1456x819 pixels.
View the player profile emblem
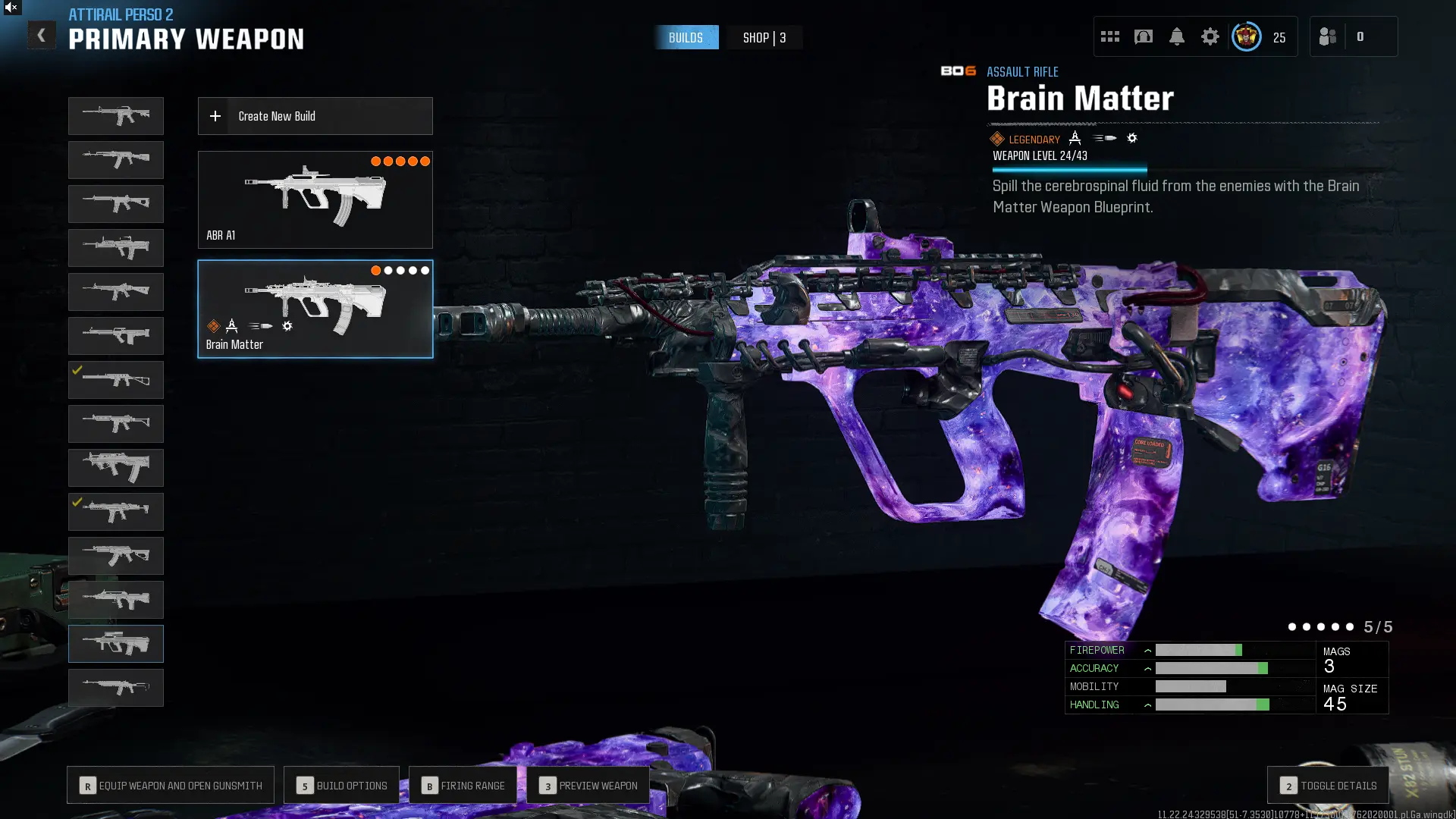pyautogui.click(x=1246, y=36)
